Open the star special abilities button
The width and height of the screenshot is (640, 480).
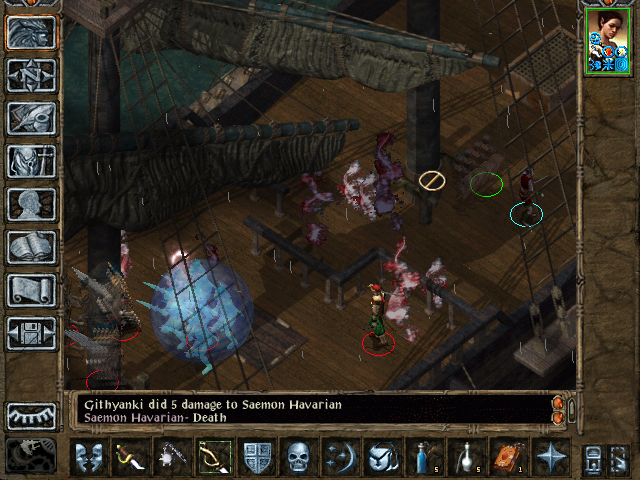click(x=550, y=456)
